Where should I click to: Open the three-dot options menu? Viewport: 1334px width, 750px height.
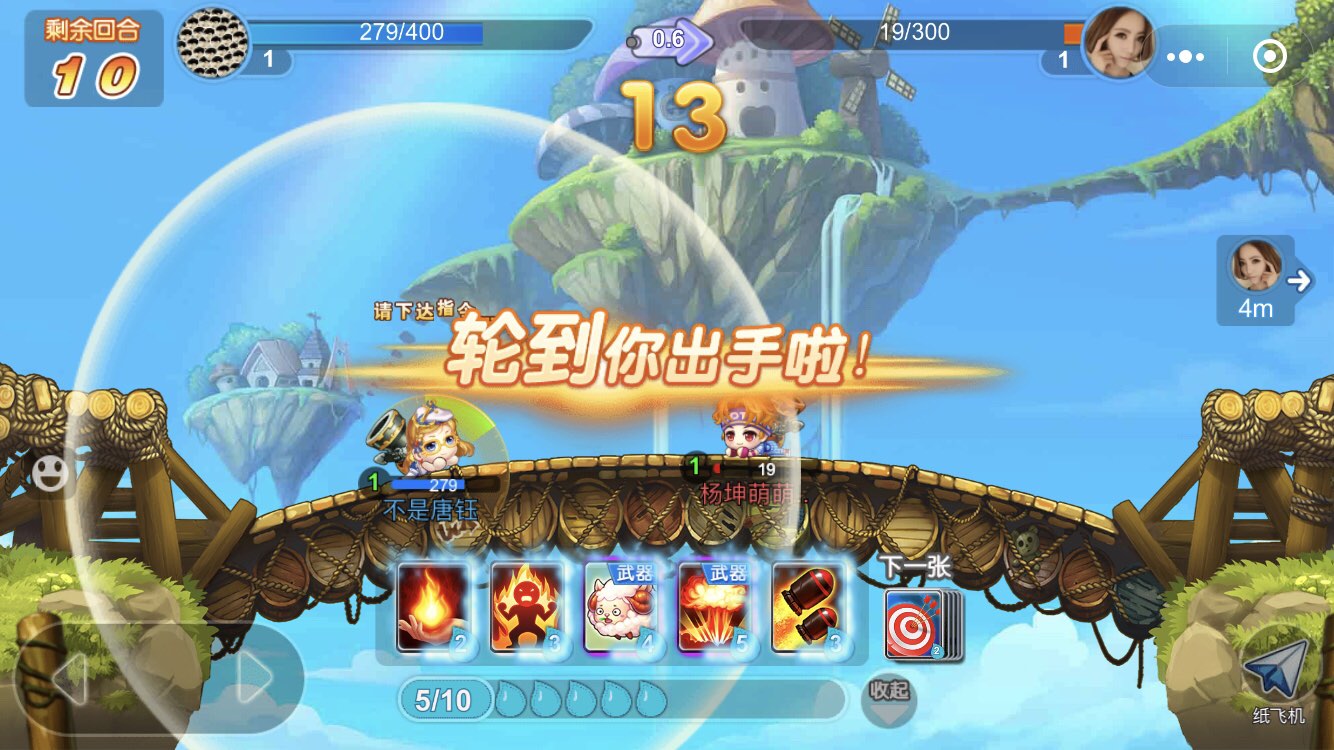coord(1184,57)
